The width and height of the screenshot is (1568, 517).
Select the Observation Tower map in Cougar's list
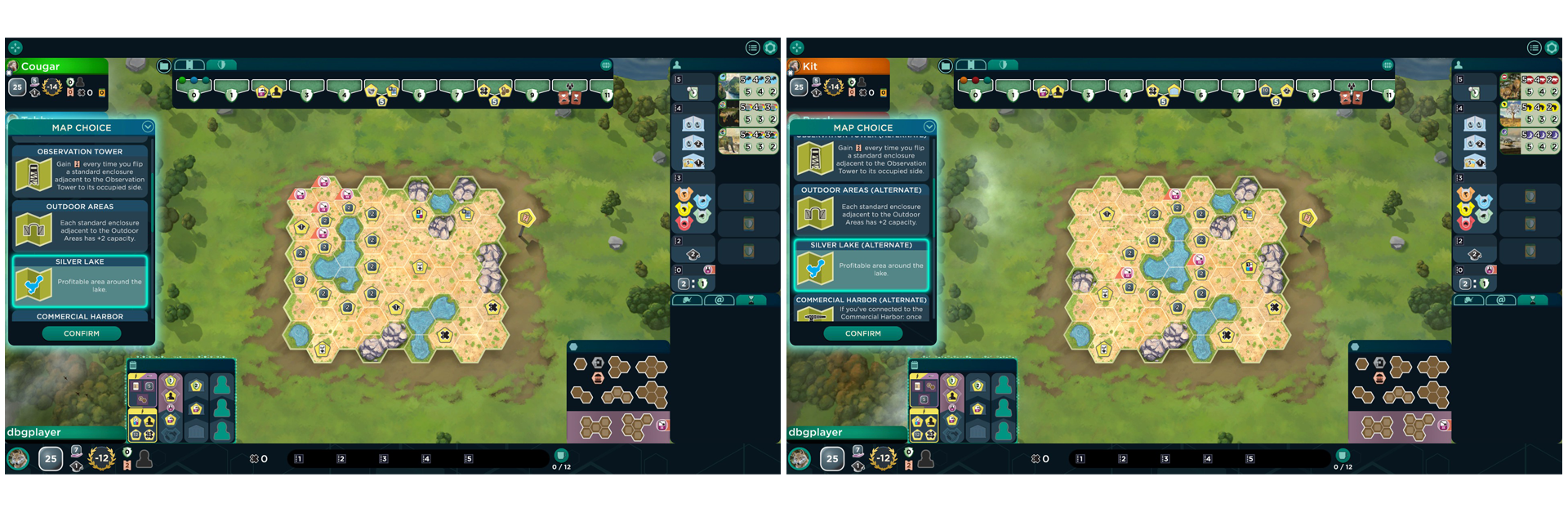[80, 171]
